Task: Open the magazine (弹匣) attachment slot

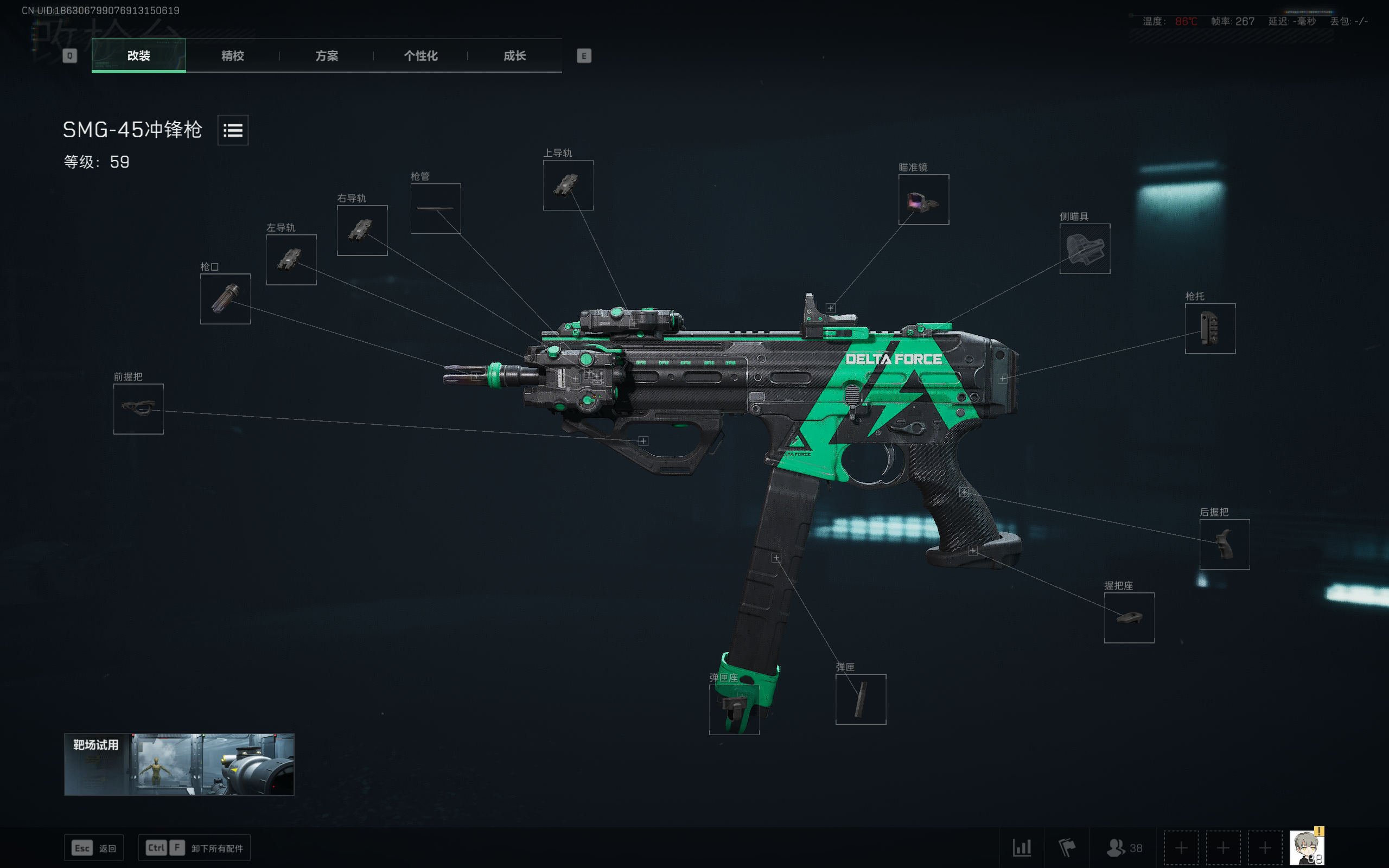Action: pos(861,698)
